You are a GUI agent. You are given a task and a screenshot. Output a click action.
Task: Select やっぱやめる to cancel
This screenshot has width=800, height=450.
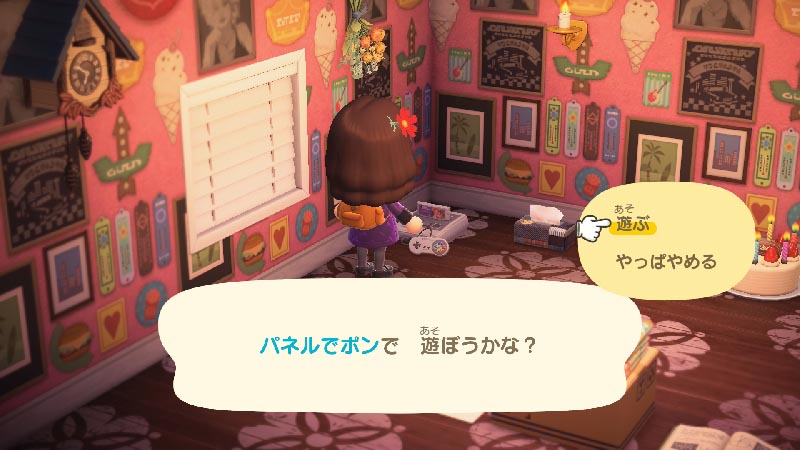(x=666, y=263)
